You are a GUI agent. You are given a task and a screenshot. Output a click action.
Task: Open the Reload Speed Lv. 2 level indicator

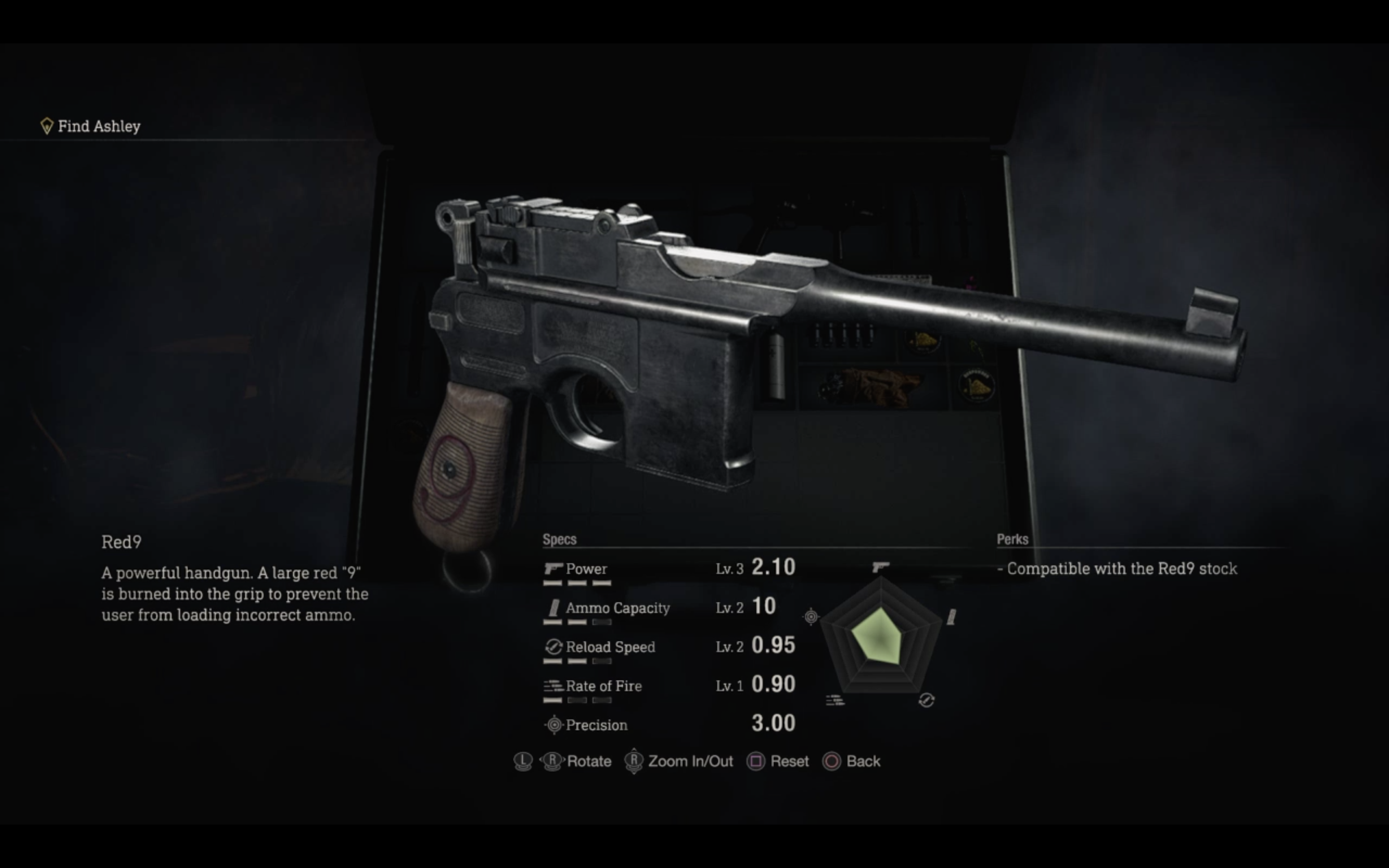click(x=730, y=647)
